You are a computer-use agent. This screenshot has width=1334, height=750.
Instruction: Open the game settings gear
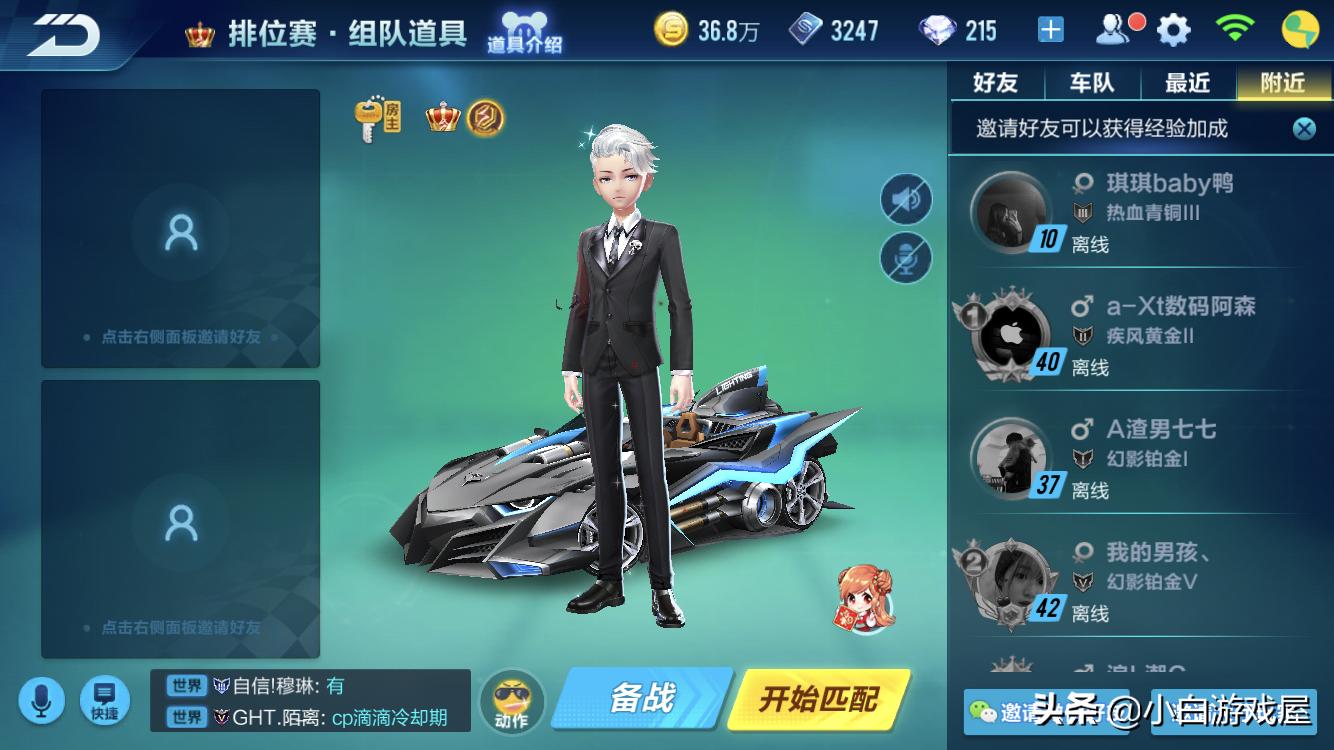(1172, 30)
